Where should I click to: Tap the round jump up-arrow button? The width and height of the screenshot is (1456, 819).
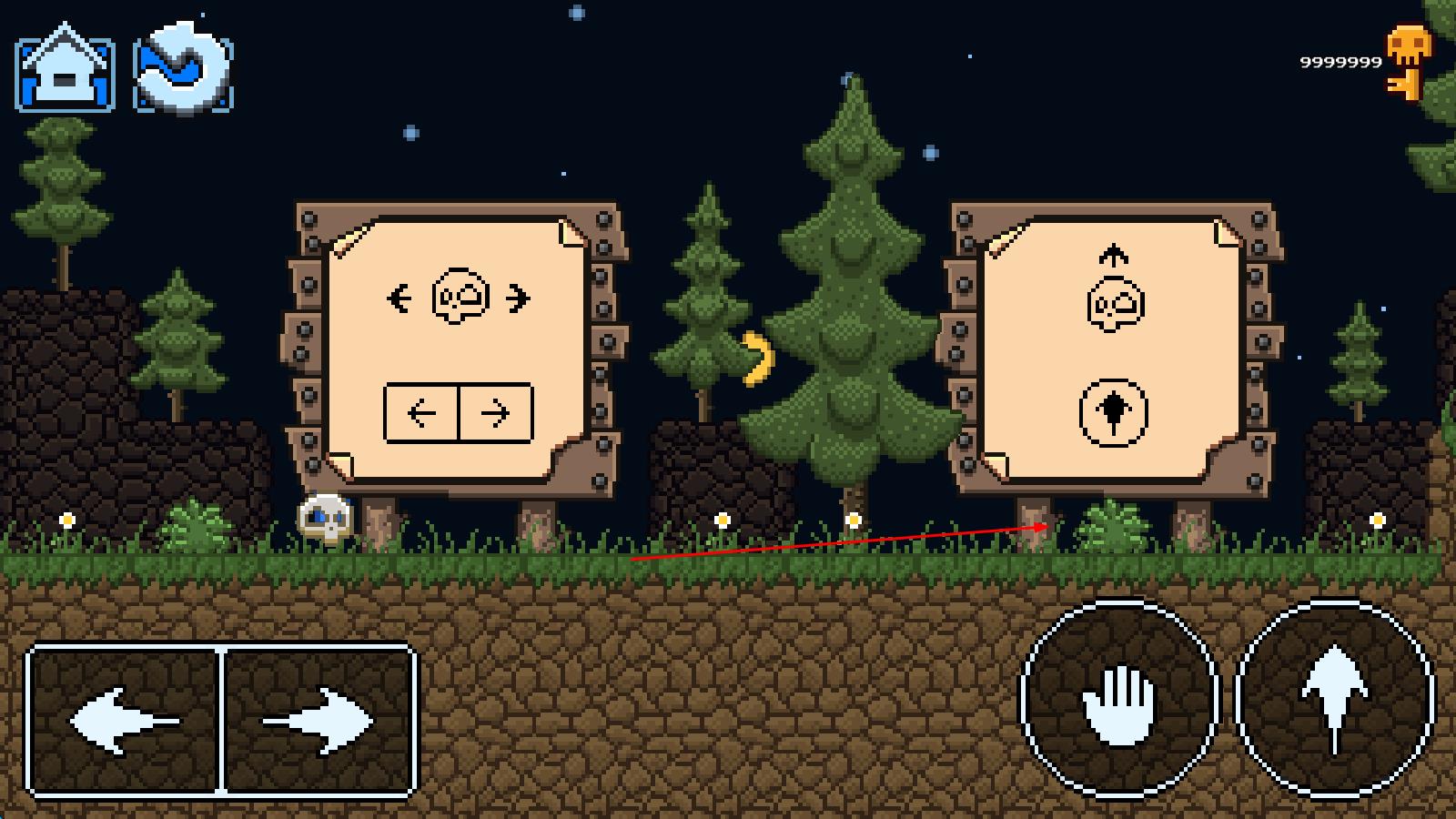click(1334, 700)
